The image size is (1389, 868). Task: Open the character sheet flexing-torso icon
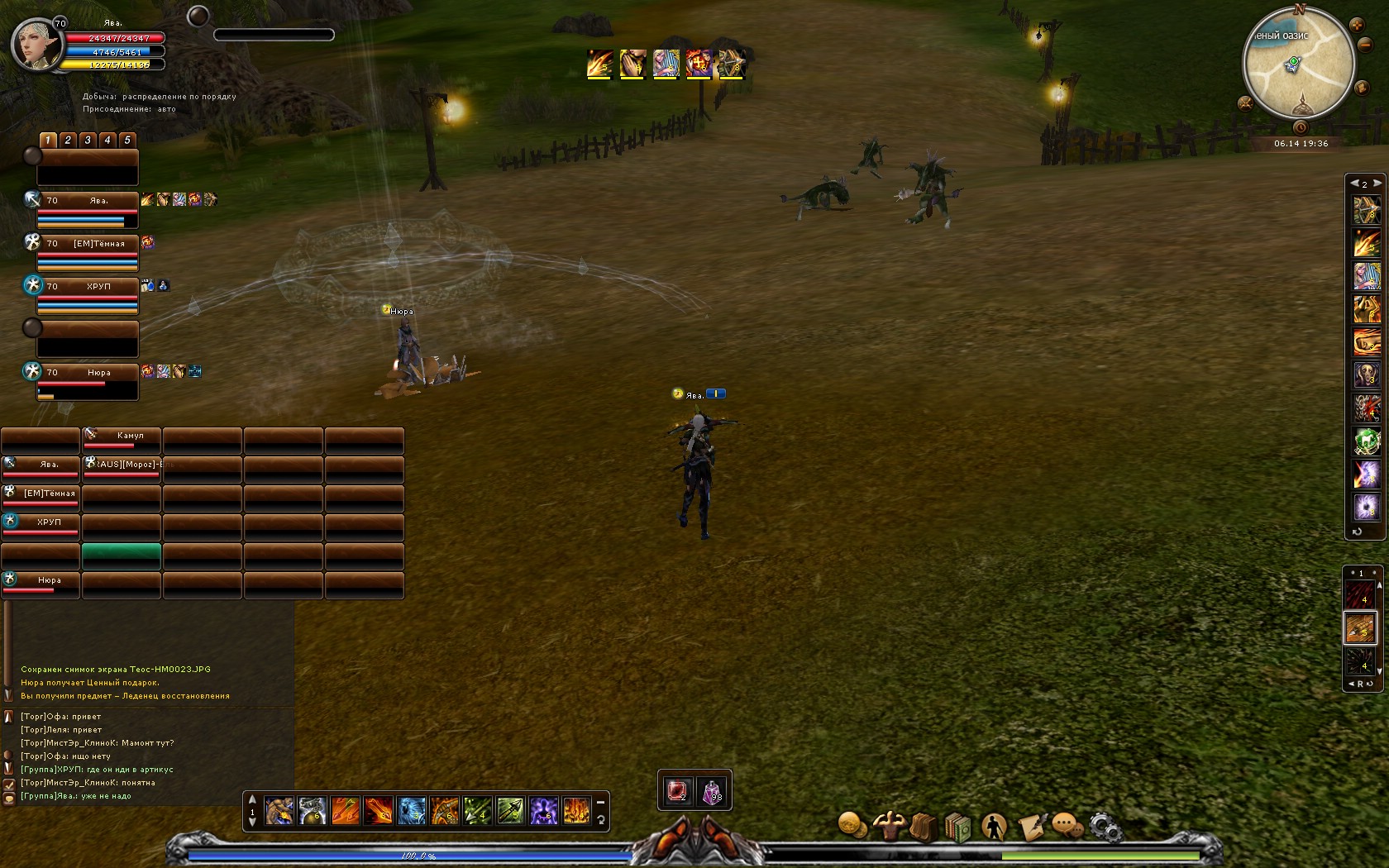click(890, 825)
